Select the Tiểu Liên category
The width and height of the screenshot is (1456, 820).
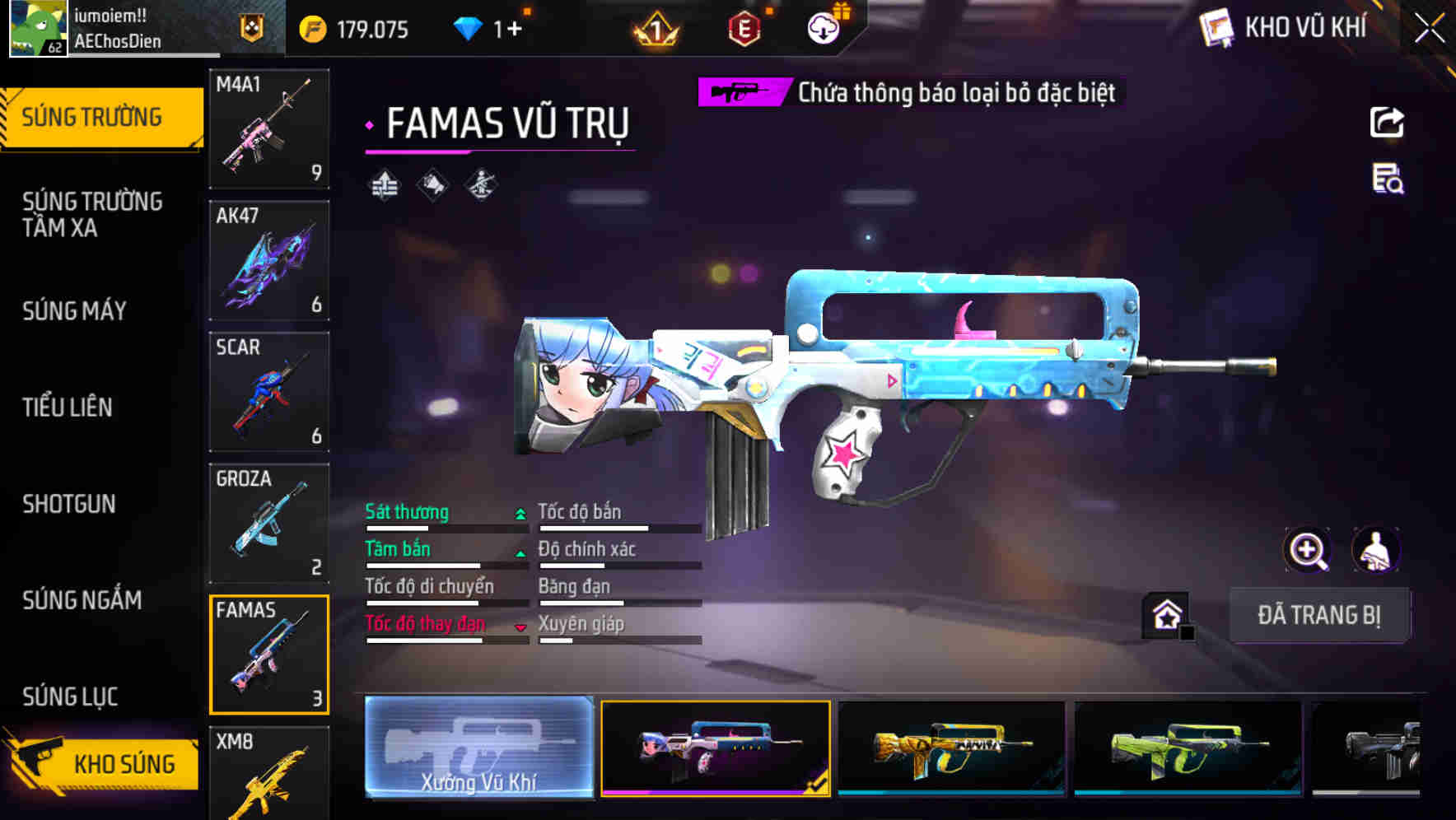[x=68, y=407]
